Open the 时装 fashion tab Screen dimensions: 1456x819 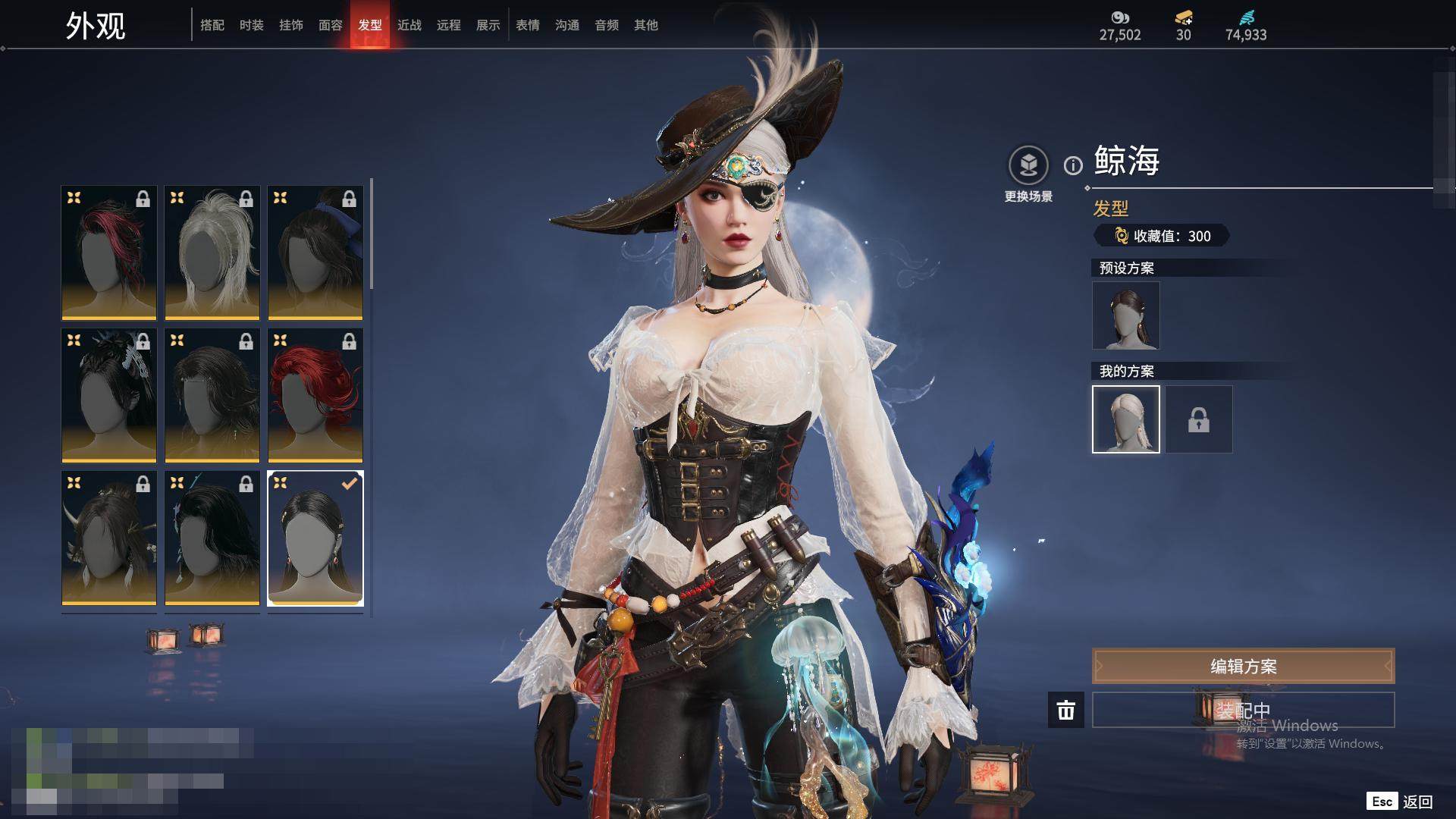tap(252, 25)
